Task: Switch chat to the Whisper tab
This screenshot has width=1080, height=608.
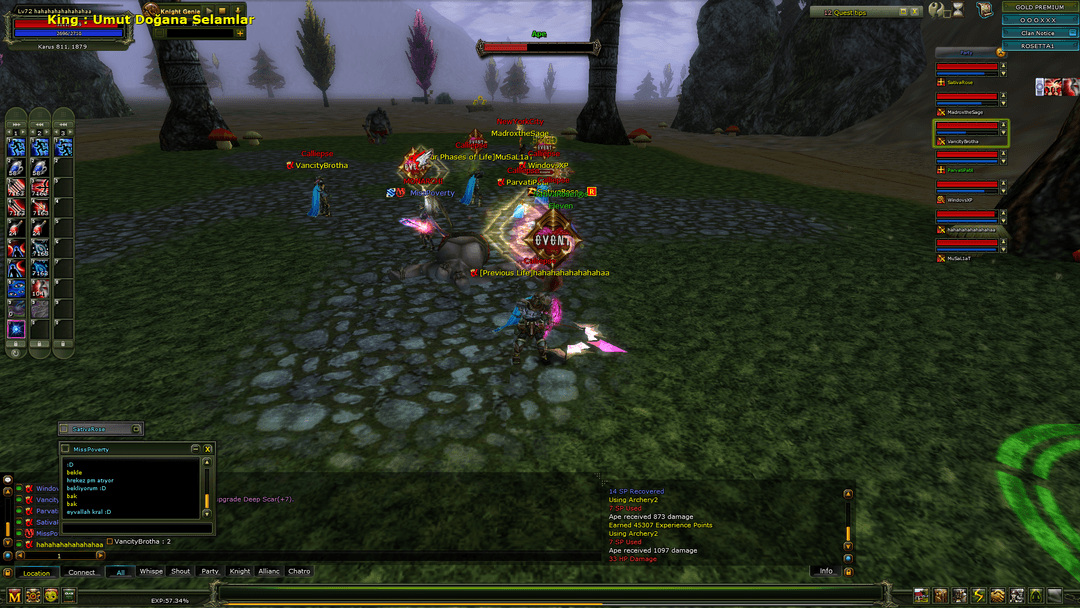Action: click(151, 572)
